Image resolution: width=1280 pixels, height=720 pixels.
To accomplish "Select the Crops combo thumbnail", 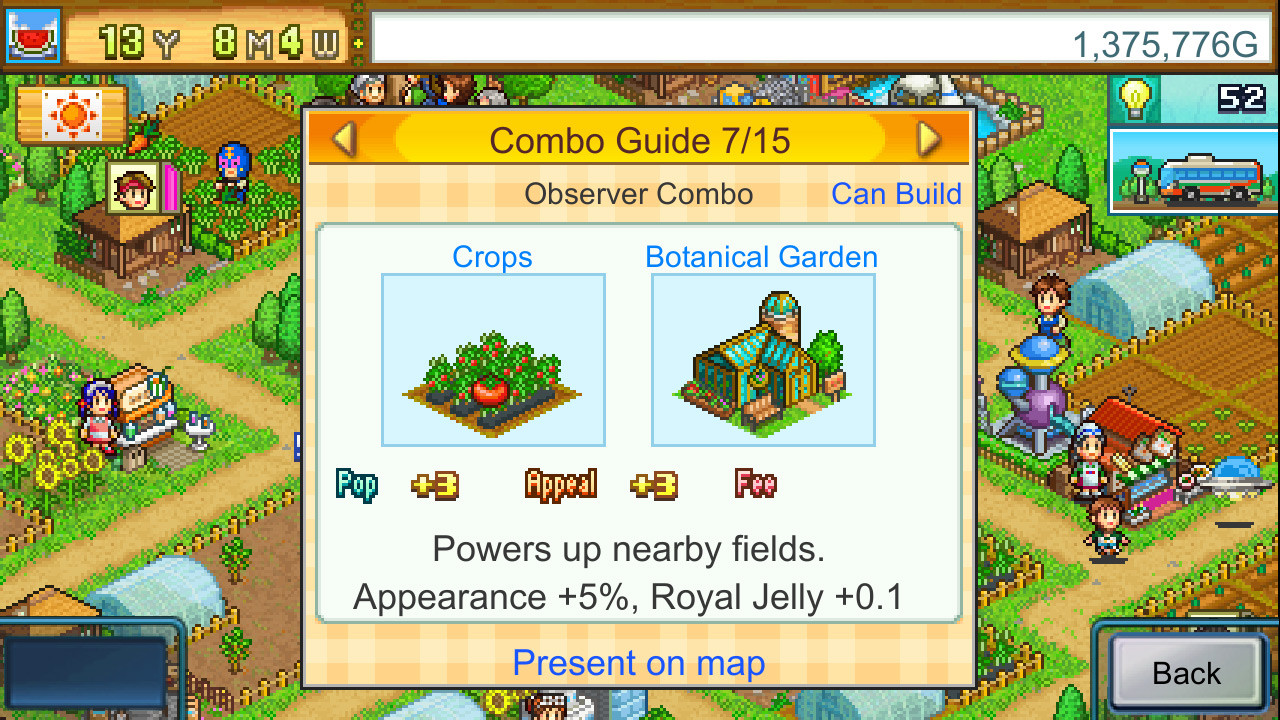I will [x=492, y=357].
